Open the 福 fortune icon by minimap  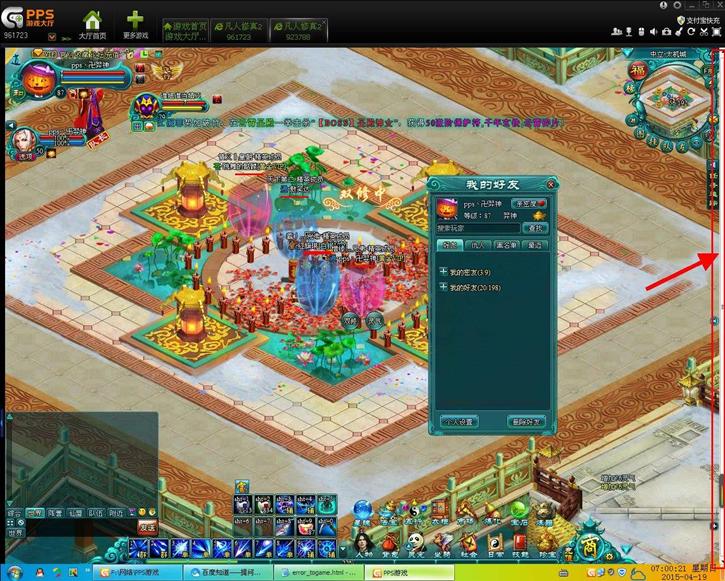pyautogui.click(x=637, y=71)
